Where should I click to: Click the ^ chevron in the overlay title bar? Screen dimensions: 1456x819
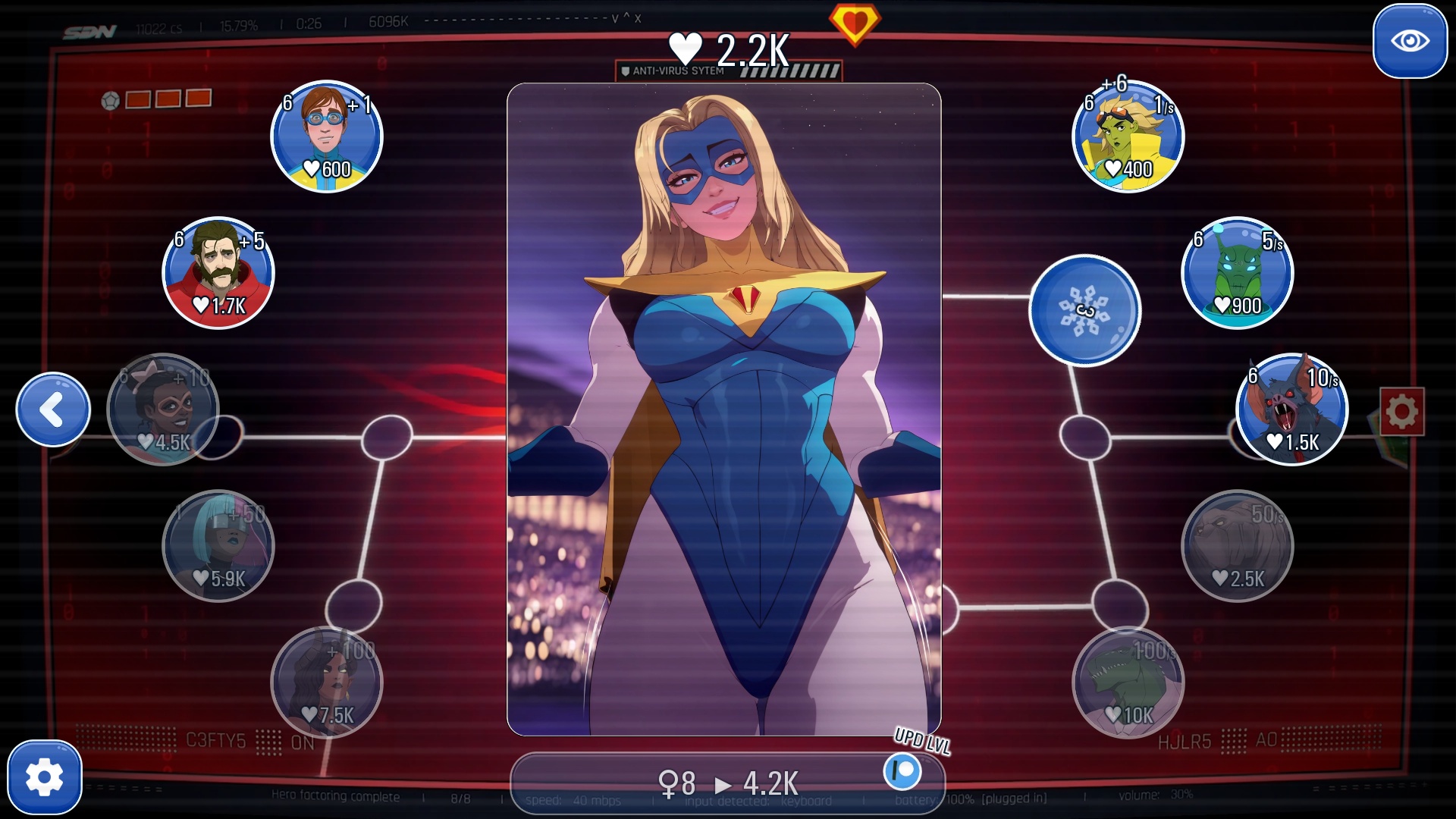tap(628, 17)
